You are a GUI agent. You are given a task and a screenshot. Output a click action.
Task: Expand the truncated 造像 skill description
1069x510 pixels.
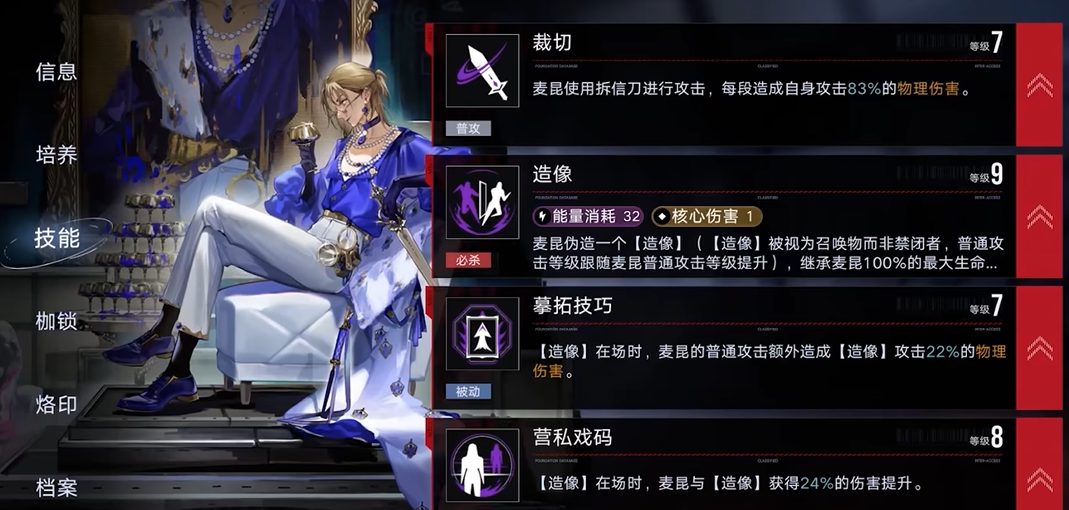tap(770, 254)
